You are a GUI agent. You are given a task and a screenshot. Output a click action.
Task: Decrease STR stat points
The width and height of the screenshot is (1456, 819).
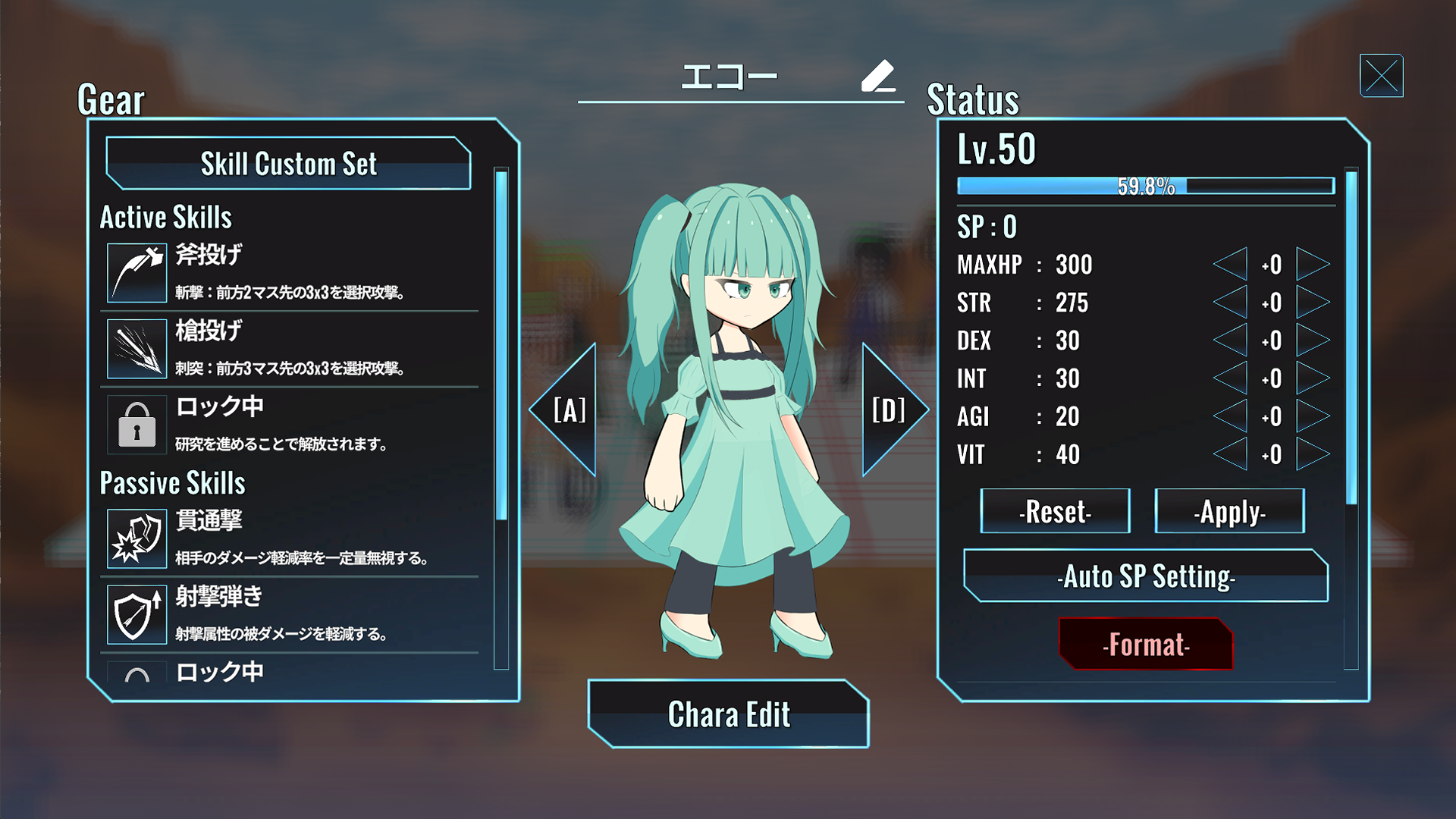click(x=1232, y=303)
